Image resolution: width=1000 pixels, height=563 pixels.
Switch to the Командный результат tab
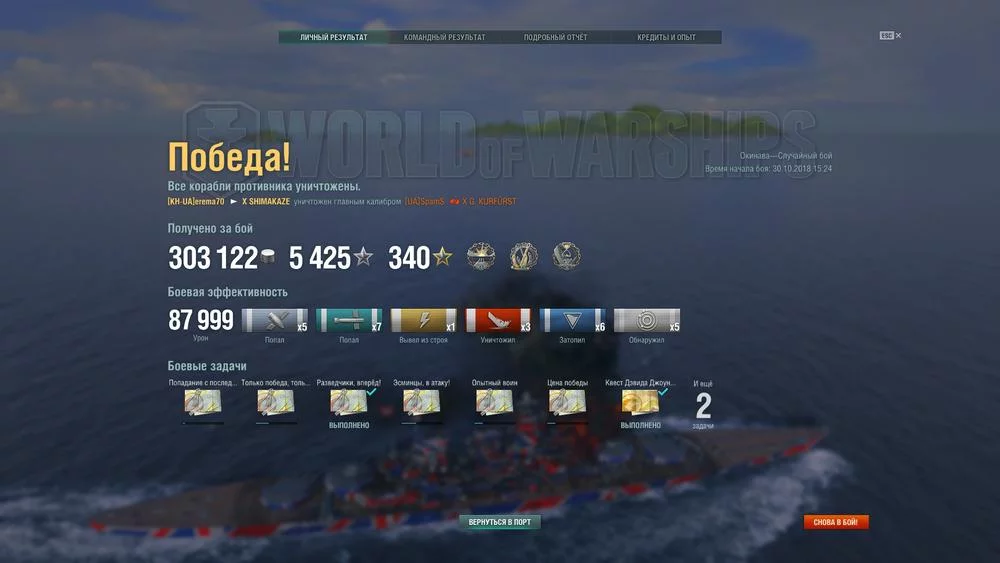pyautogui.click(x=445, y=38)
